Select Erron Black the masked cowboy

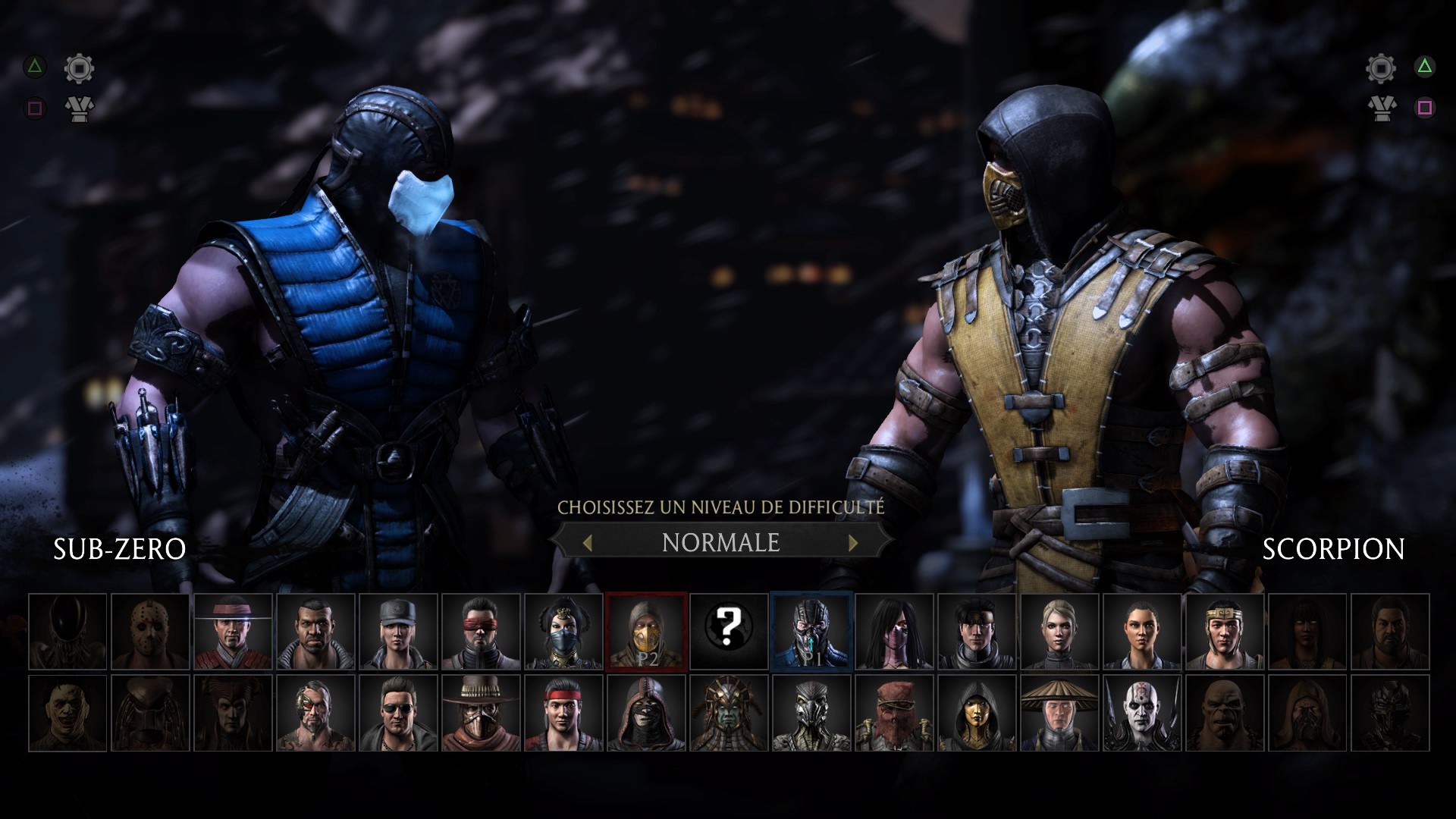point(481,714)
